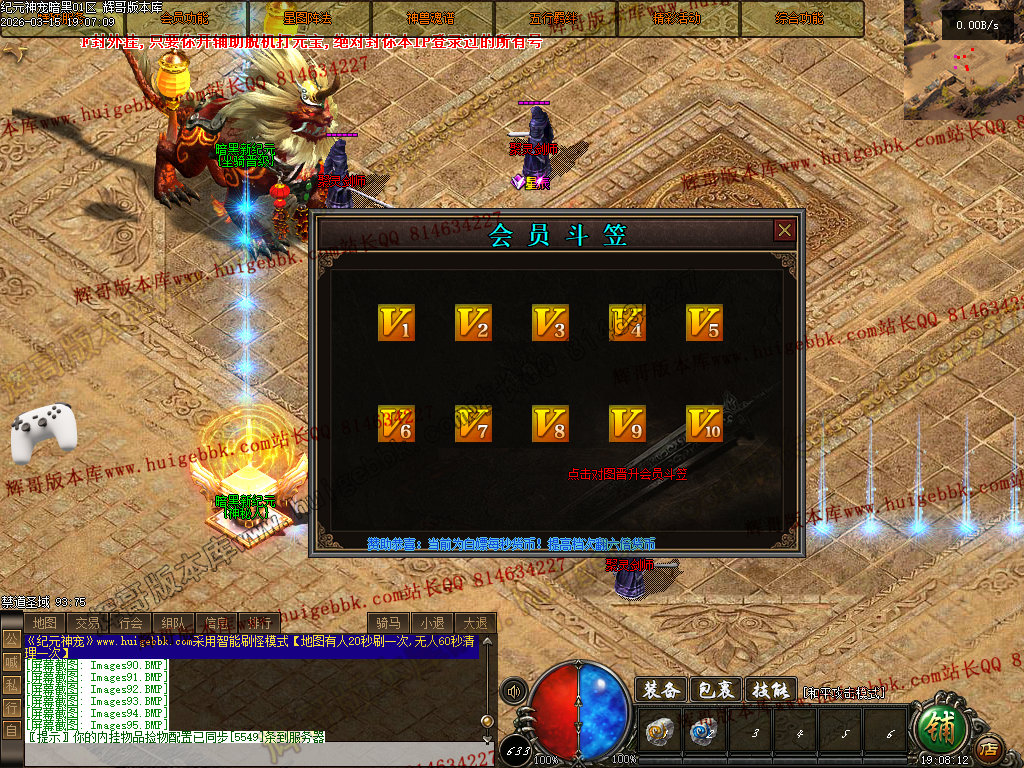Choose the V3 member rank icon
Image resolution: width=1024 pixels, height=768 pixels.
click(550, 323)
